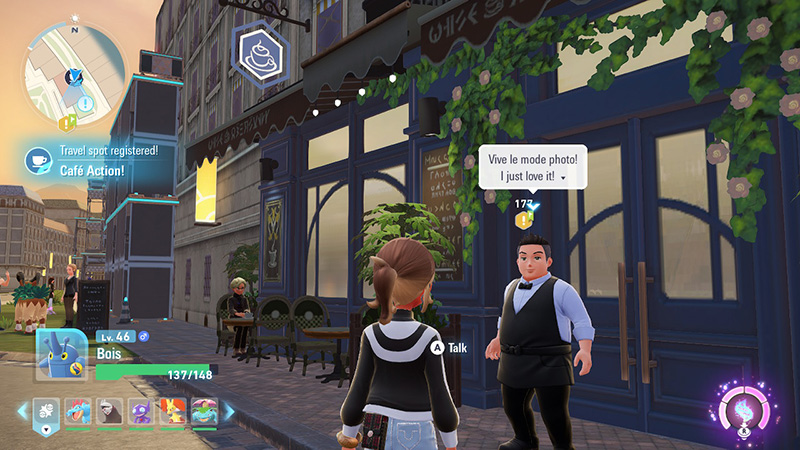
Task: Open the circular minimap
Action: tap(74, 74)
